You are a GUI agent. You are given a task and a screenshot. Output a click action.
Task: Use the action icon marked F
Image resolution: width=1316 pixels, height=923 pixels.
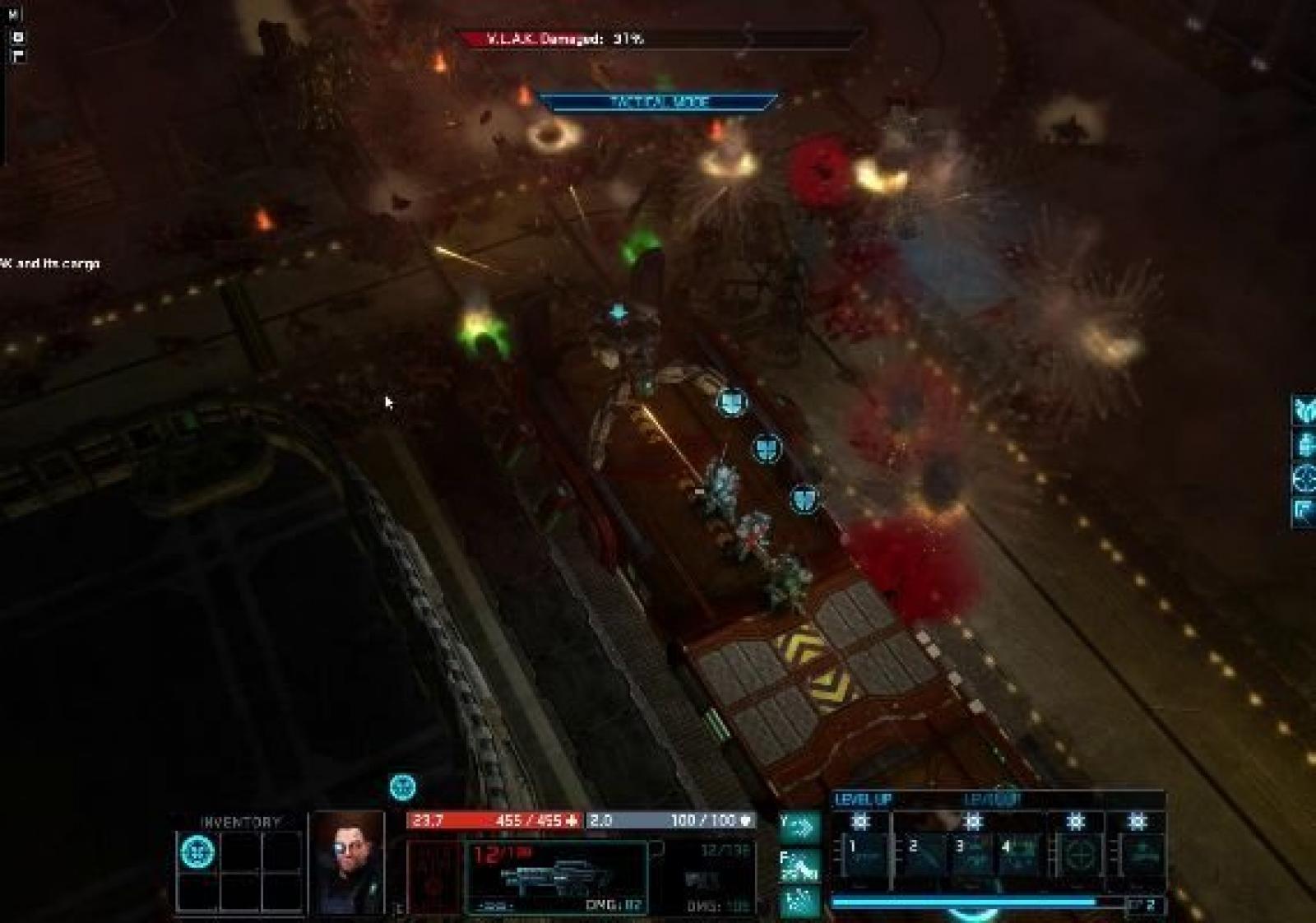pos(799,864)
